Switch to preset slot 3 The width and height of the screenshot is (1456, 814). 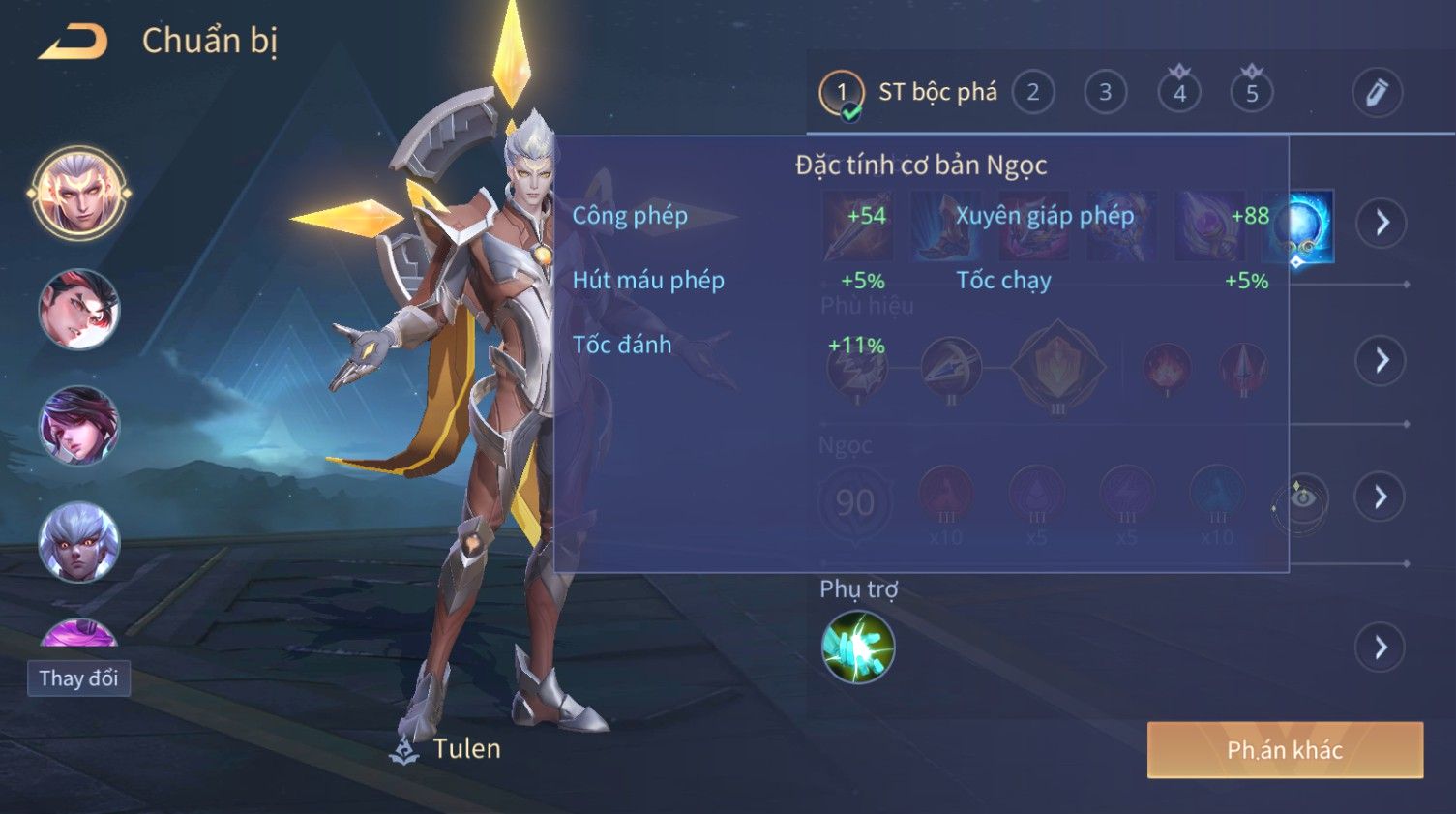[1105, 93]
